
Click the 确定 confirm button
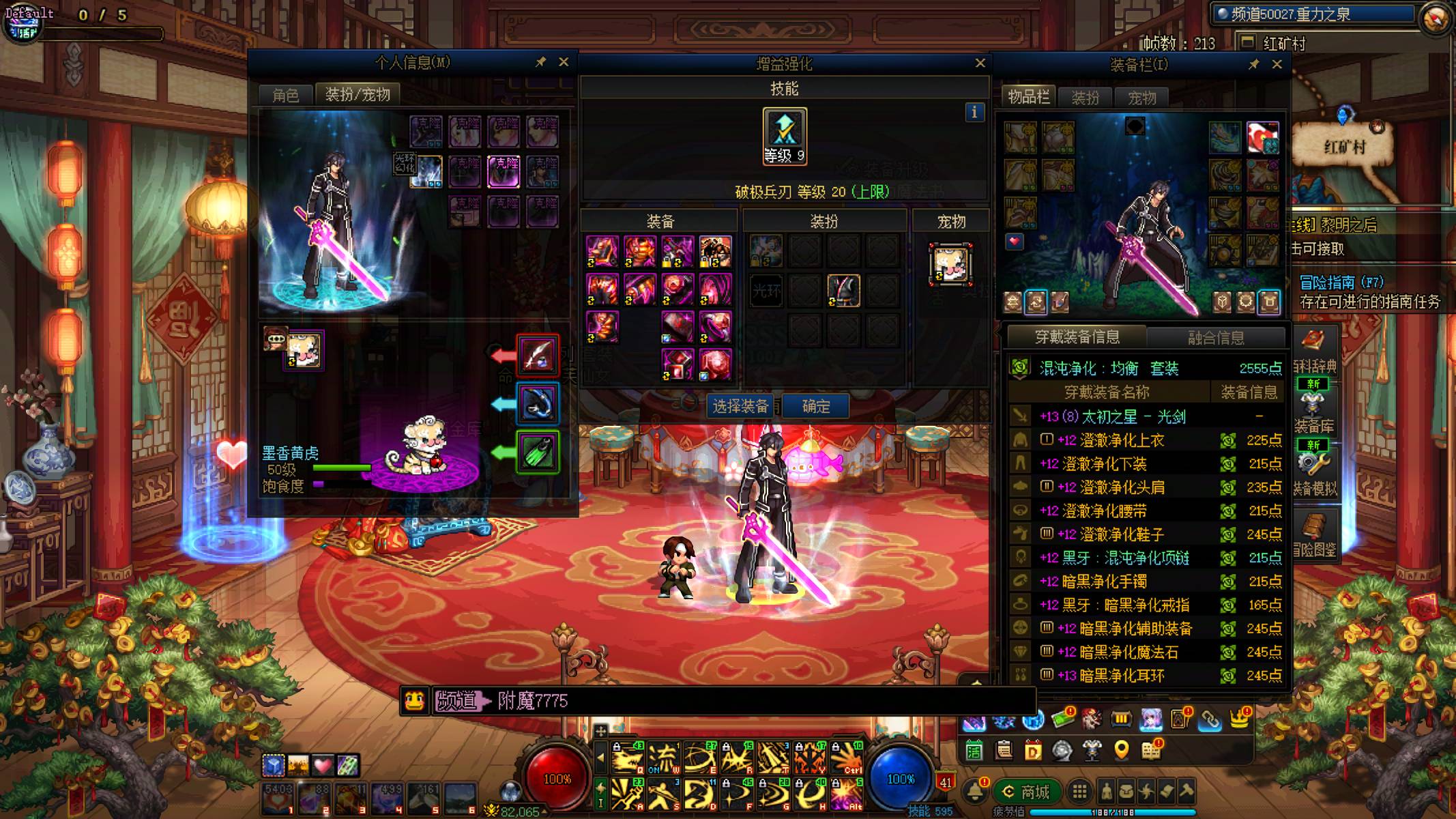click(815, 407)
